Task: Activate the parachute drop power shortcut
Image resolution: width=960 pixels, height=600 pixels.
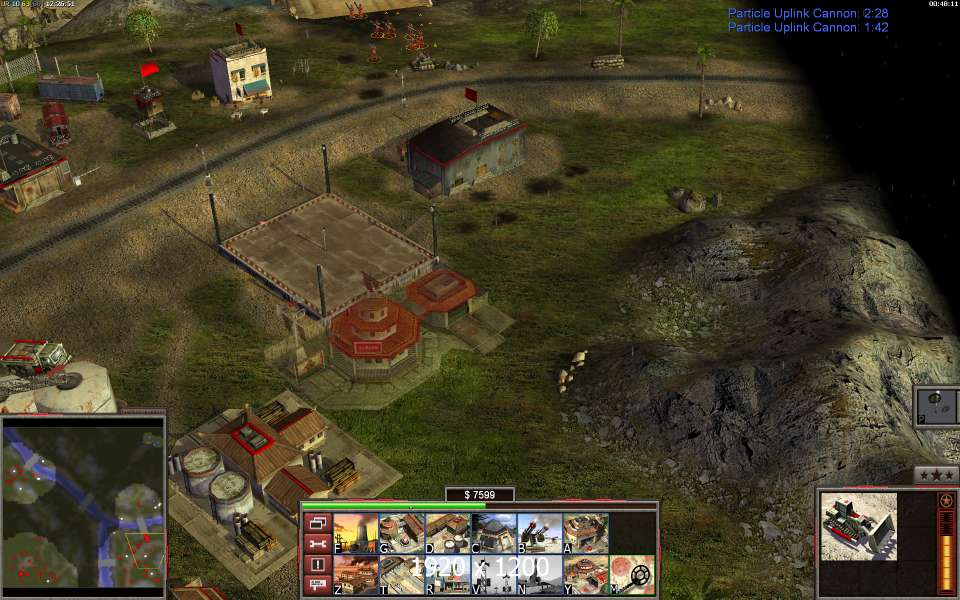Action: tap(937, 406)
